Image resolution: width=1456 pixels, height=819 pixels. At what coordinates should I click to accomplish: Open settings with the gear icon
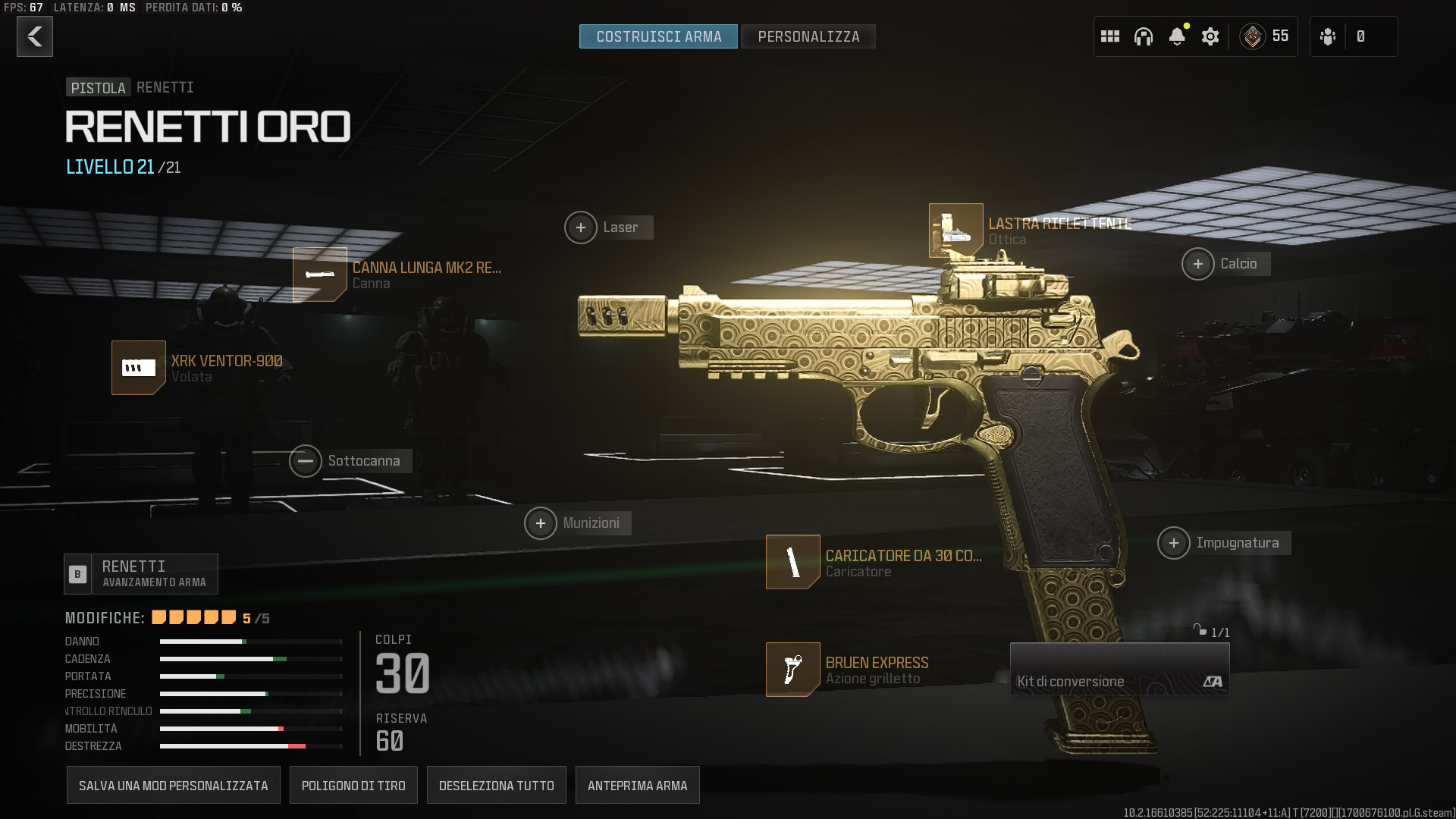tap(1210, 36)
